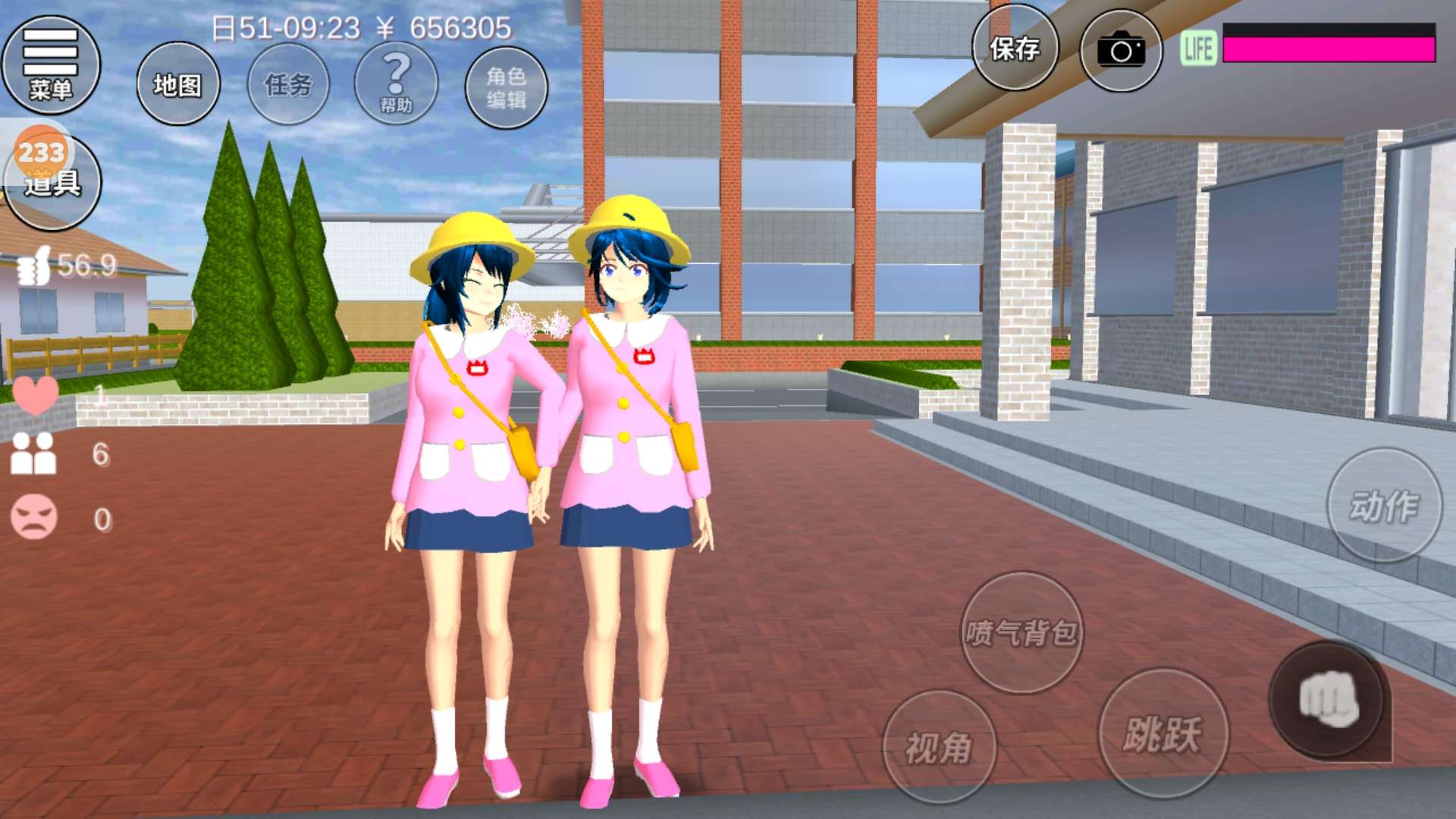This screenshot has width=1456, height=819.
Task: Tap the camera screenshot icon
Action: [1121, 51]
